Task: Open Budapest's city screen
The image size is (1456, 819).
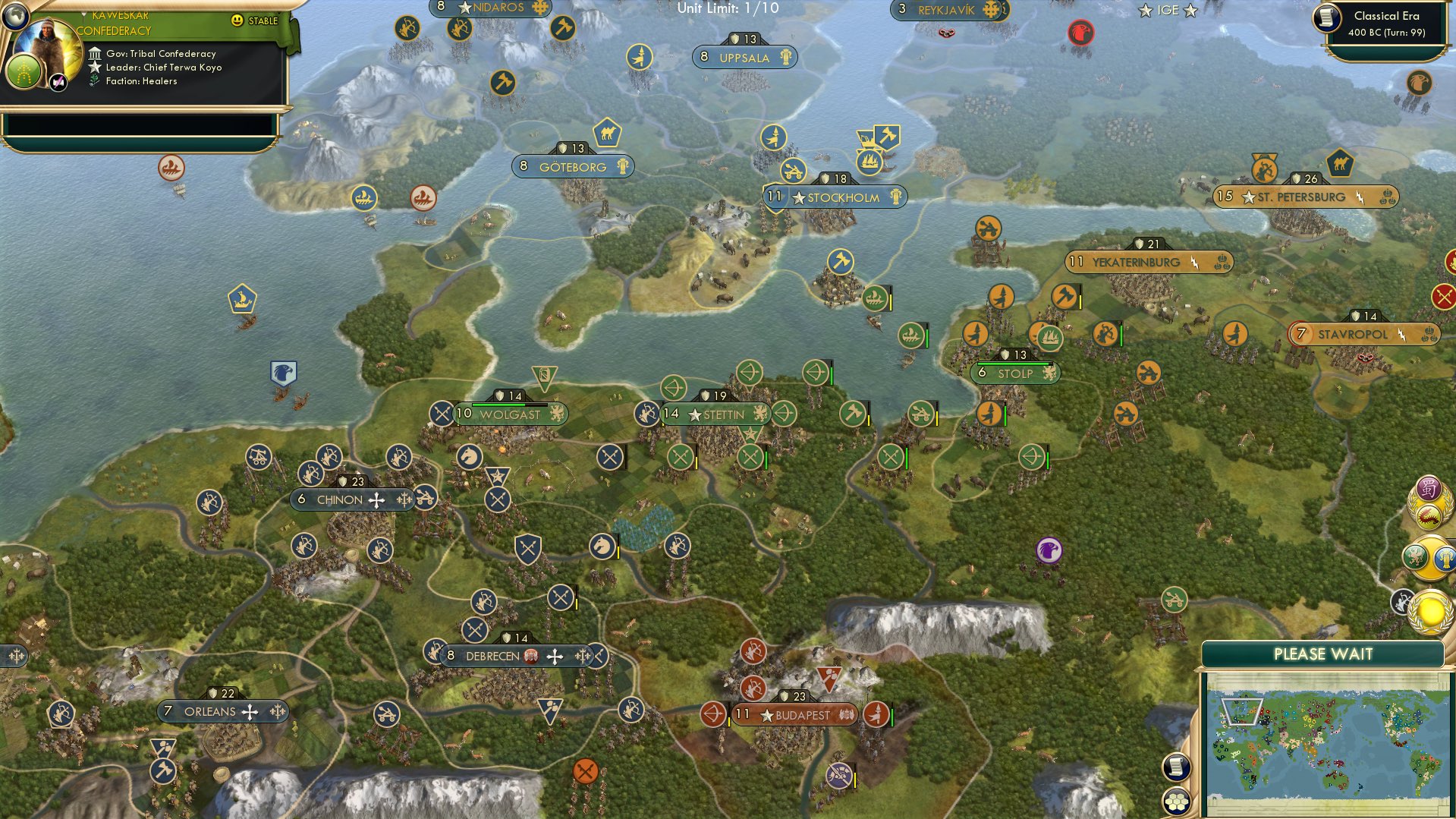Action: coord(794,713)
